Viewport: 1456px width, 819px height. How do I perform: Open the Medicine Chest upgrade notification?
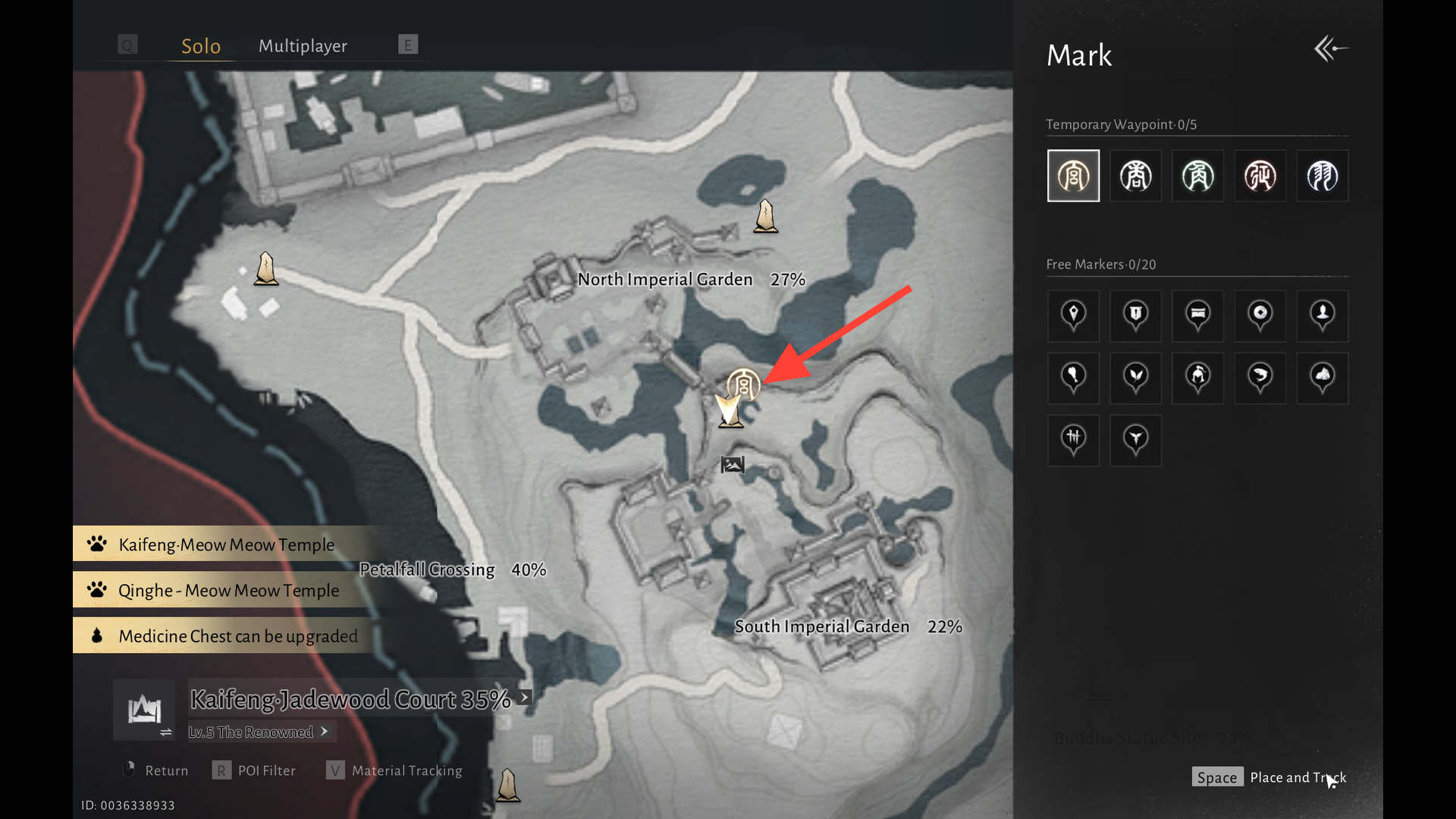(x=237, y=636)
